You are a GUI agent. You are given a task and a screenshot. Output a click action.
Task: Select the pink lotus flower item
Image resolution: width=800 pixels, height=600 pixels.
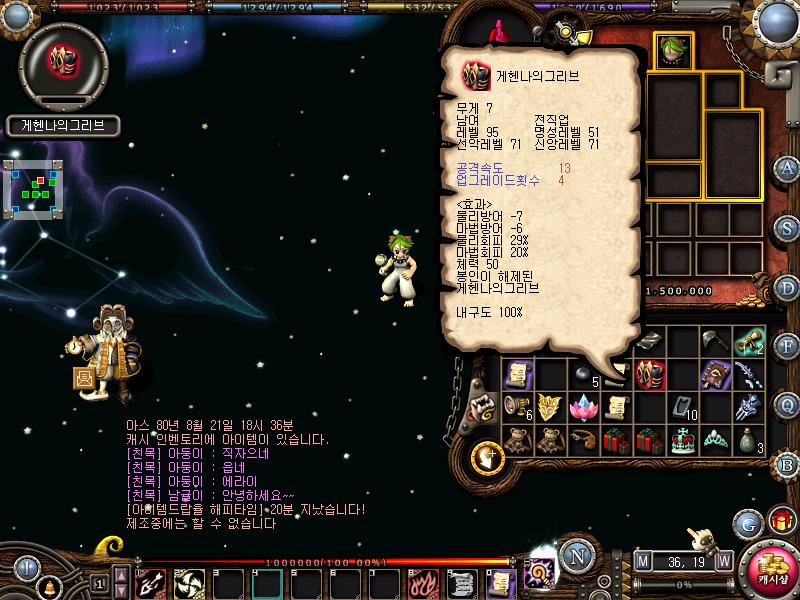point(582,407)
